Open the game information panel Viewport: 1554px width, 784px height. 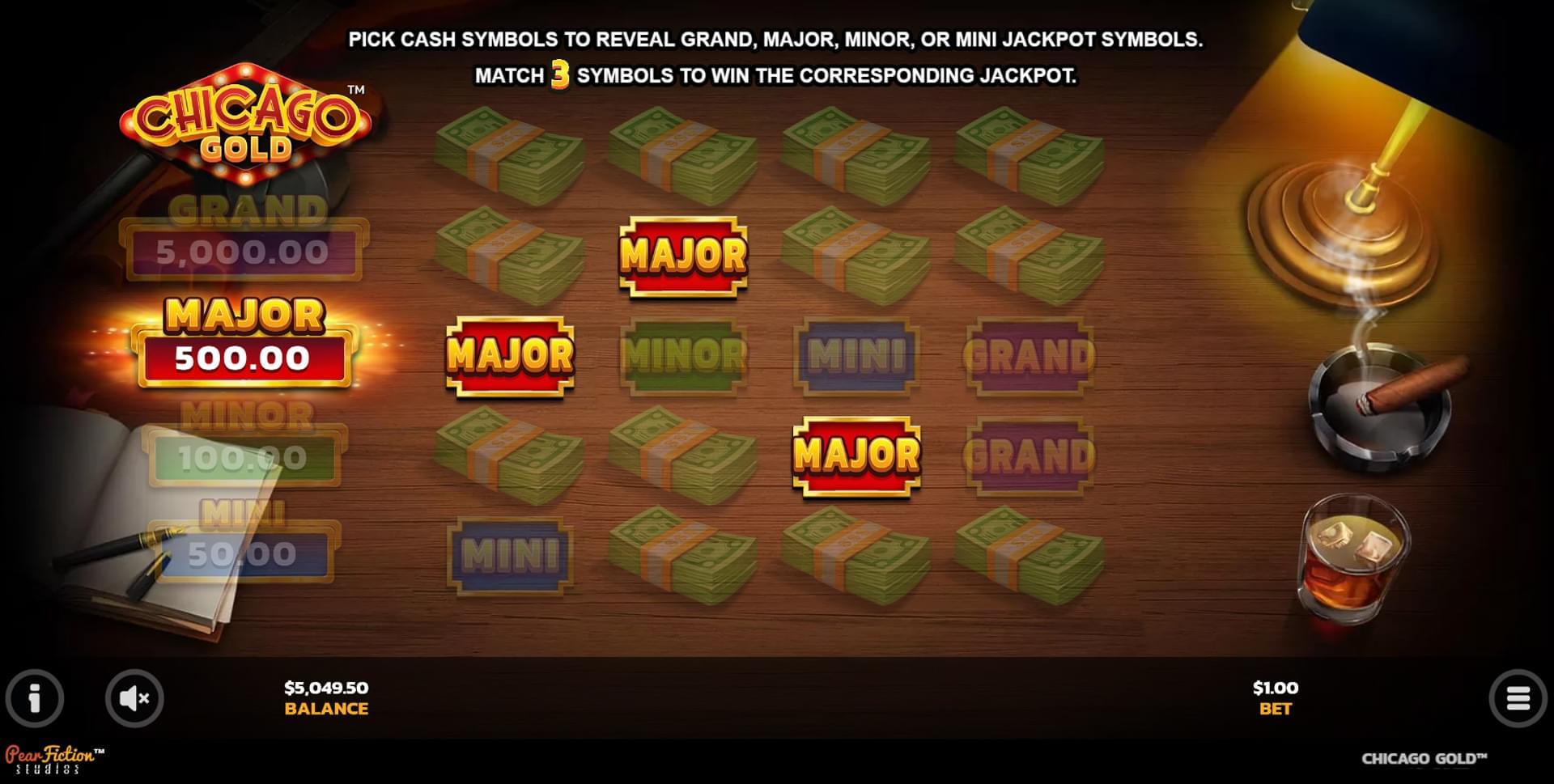pos(34,700)
